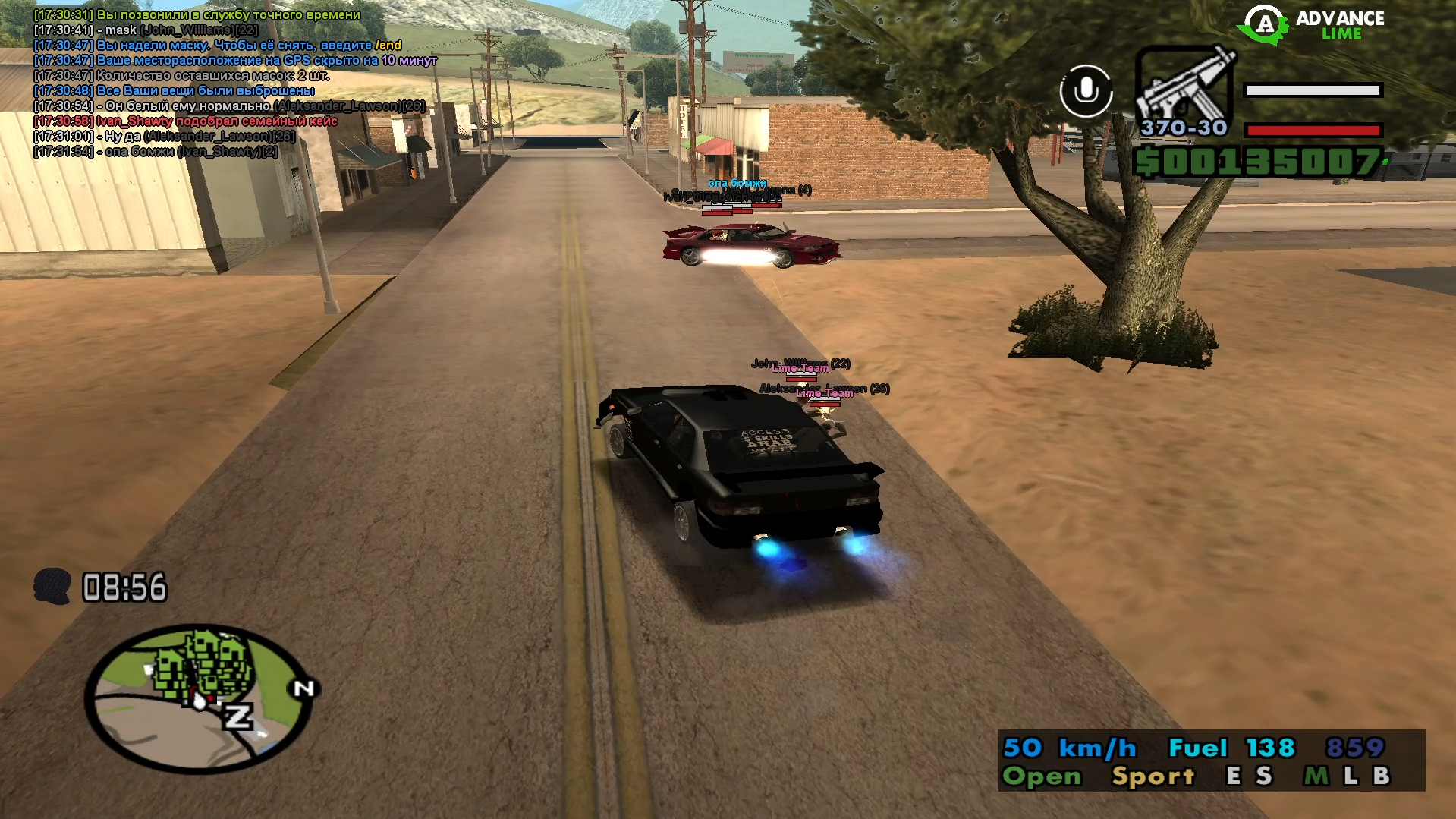Click the Sport mode indicator

(x=1153, y=776)
